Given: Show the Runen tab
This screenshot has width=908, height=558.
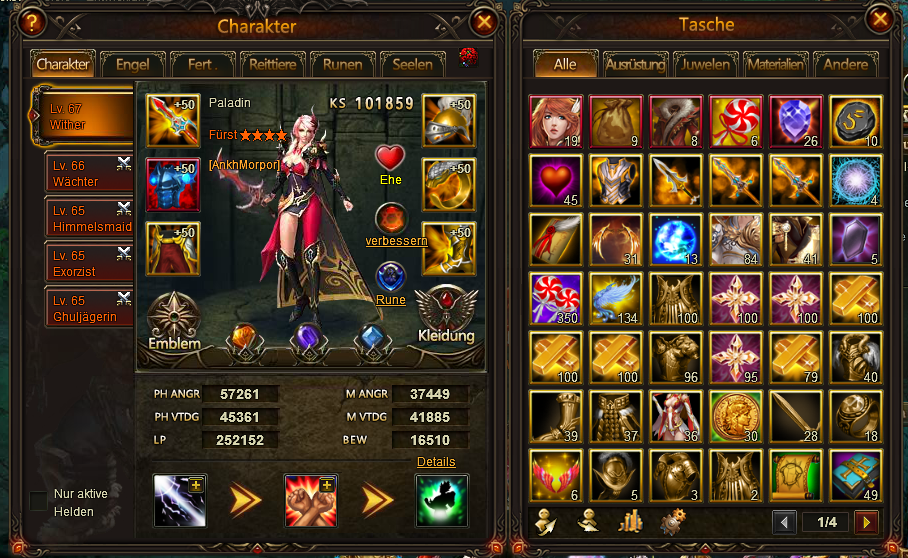Looking at the screenshot, I should (x=342, y=64).
